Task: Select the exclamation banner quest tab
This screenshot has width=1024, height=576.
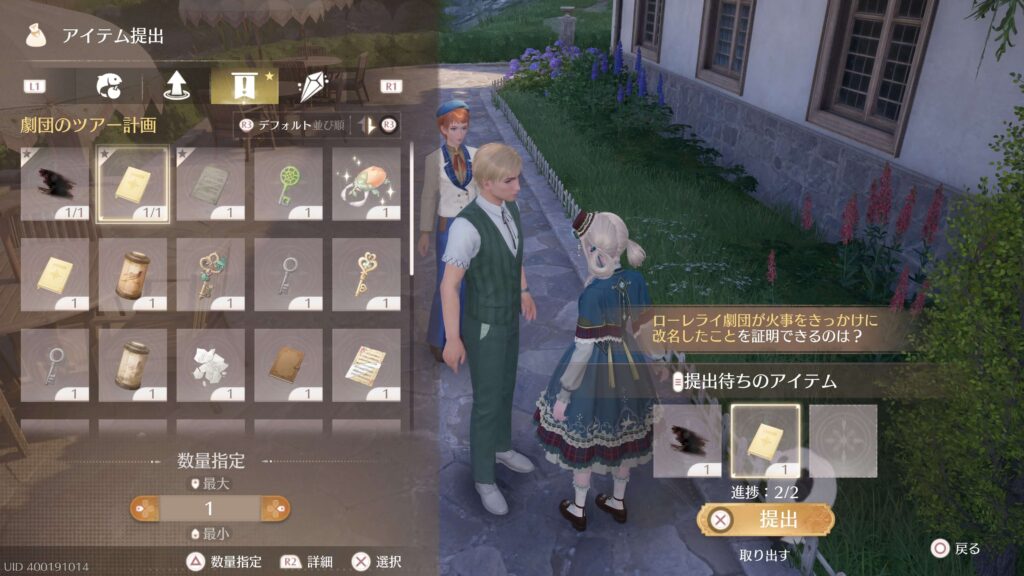Action: (244, 86)
